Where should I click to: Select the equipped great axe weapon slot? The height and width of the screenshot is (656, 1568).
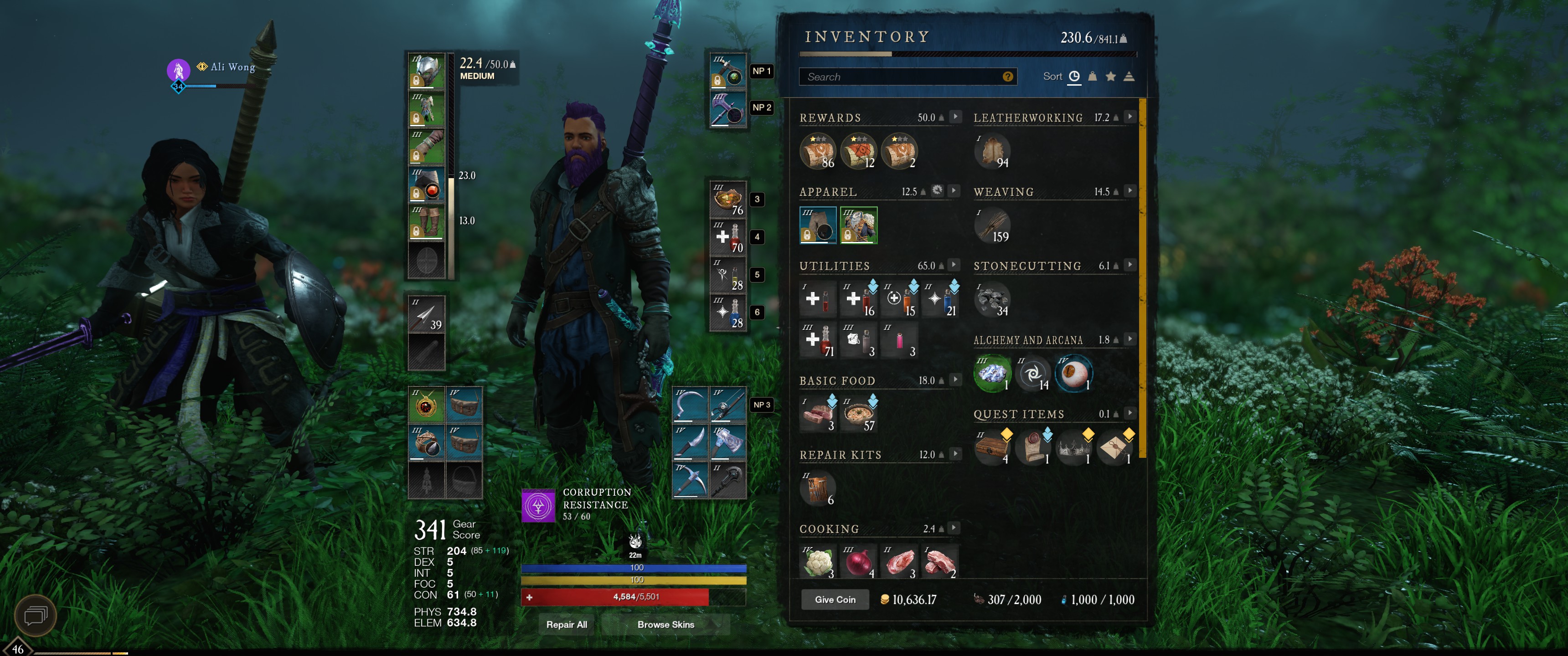click(728, 109)
